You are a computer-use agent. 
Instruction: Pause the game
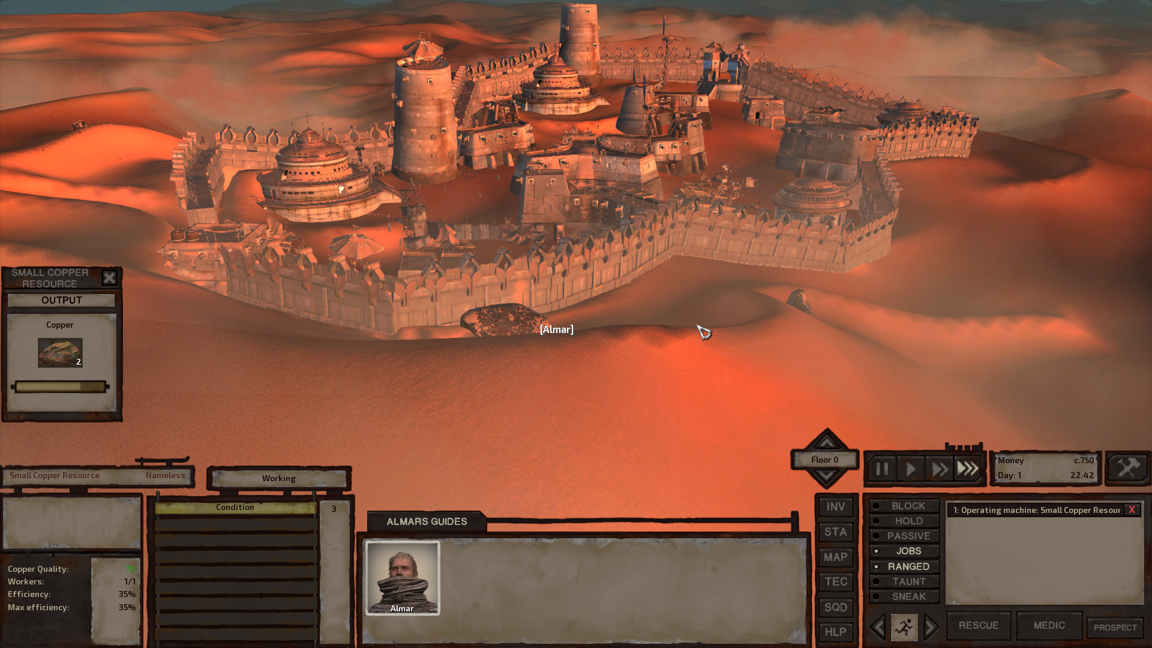click(882, 468)
